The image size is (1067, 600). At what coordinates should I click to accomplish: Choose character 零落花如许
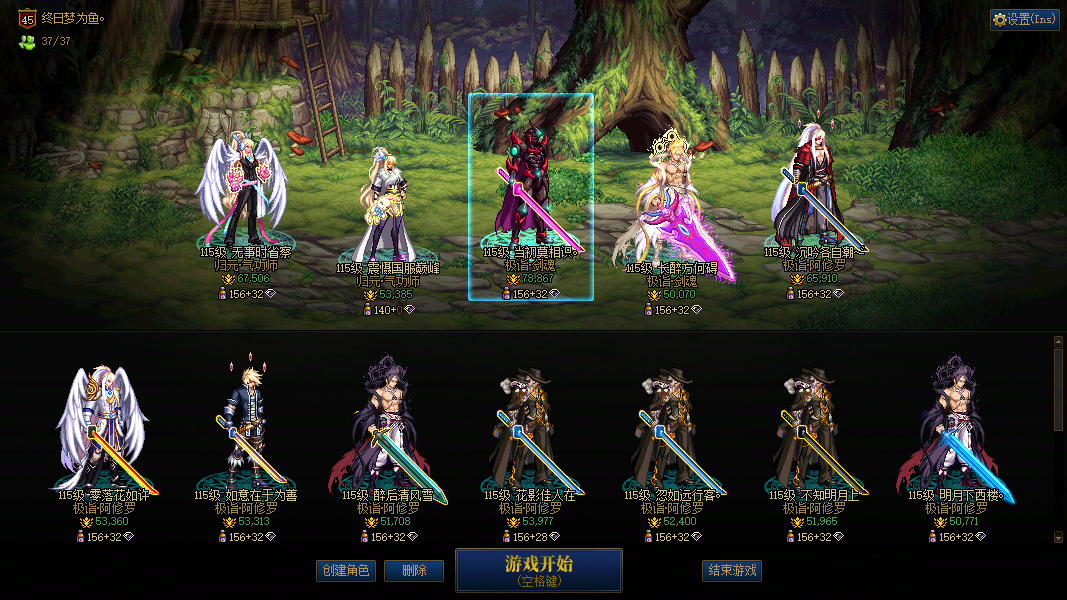[x=104, y=430]
